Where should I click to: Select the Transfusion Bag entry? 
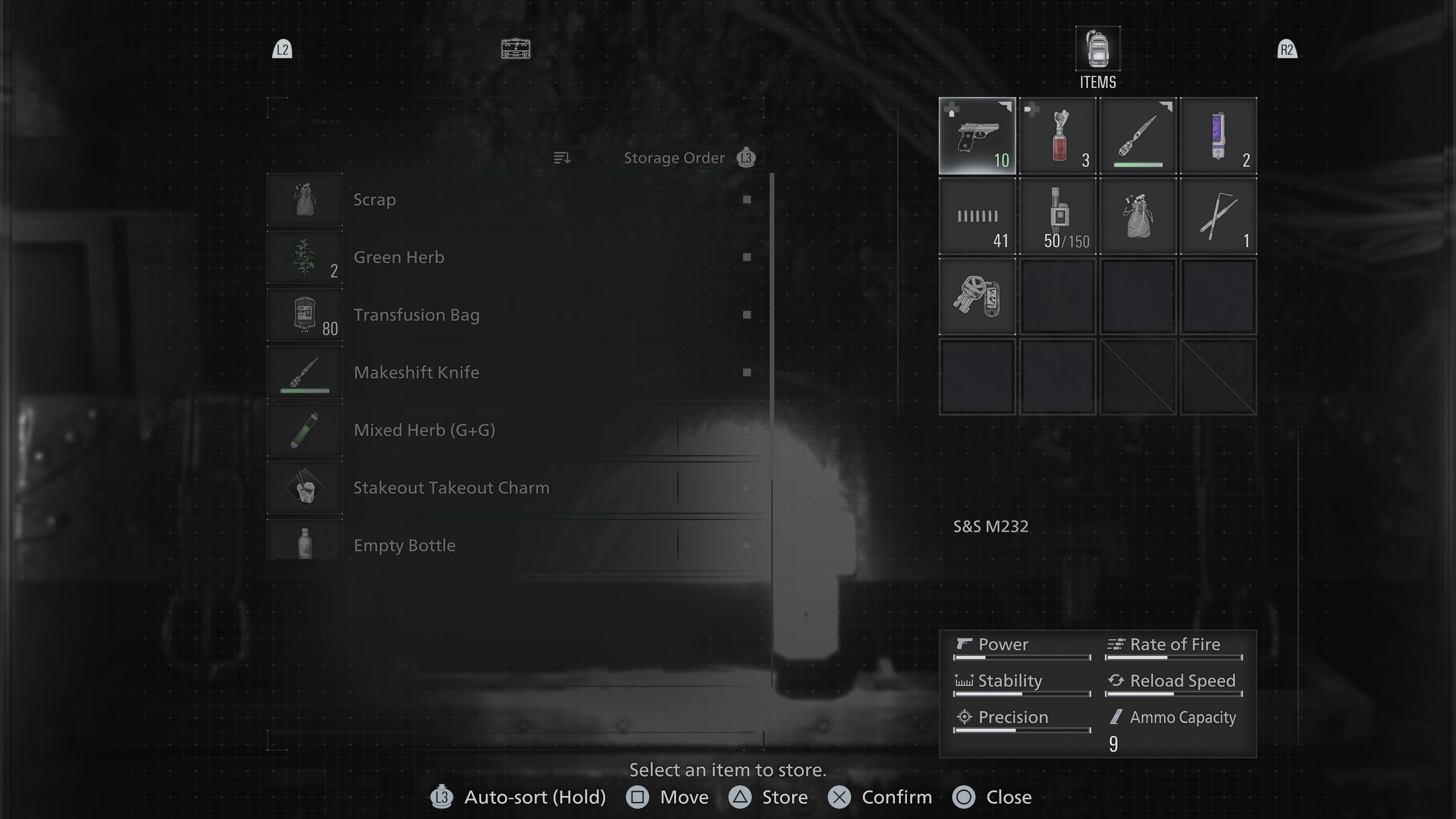click(515, 315)
